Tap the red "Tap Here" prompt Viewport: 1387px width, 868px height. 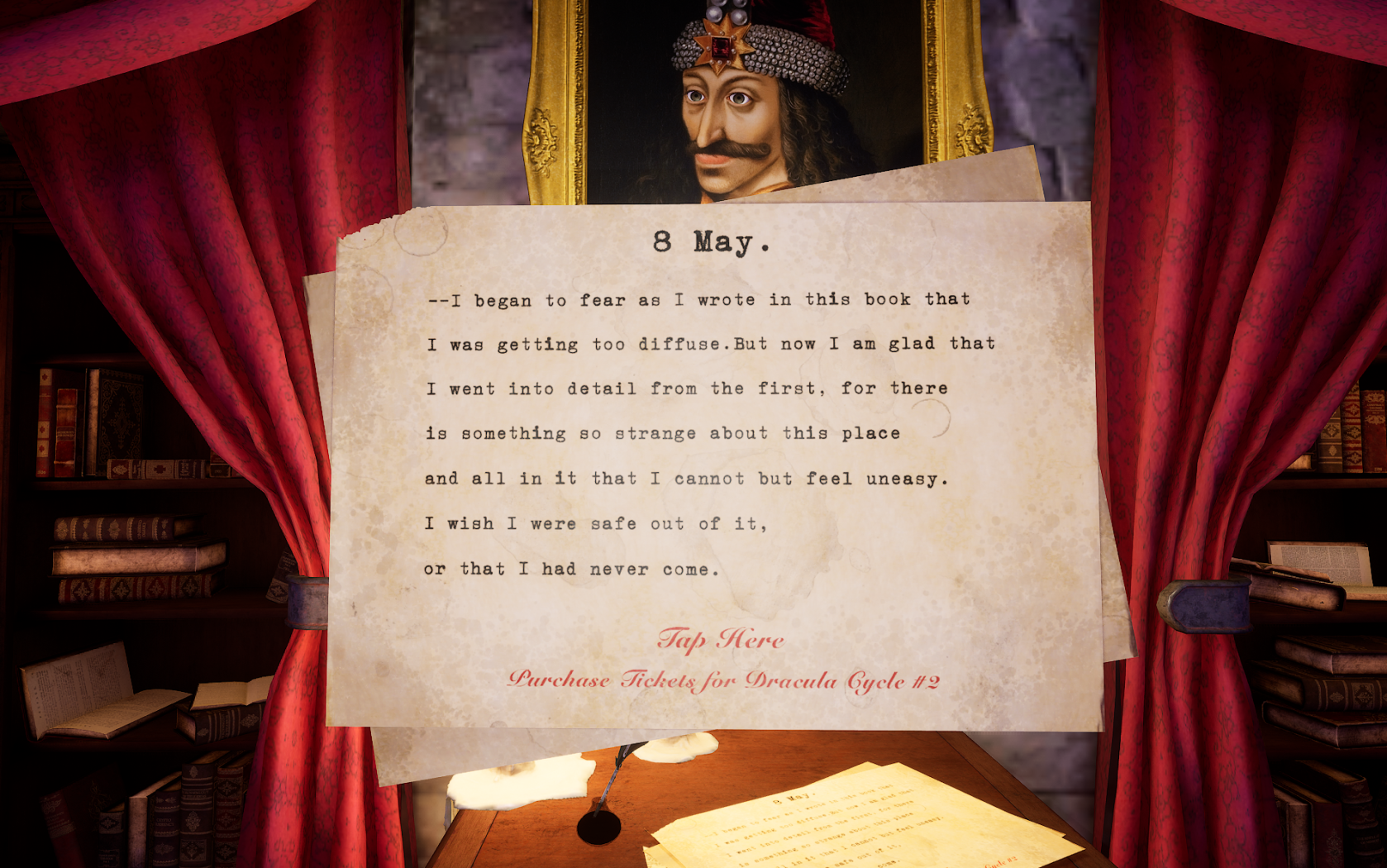[720, 639]
